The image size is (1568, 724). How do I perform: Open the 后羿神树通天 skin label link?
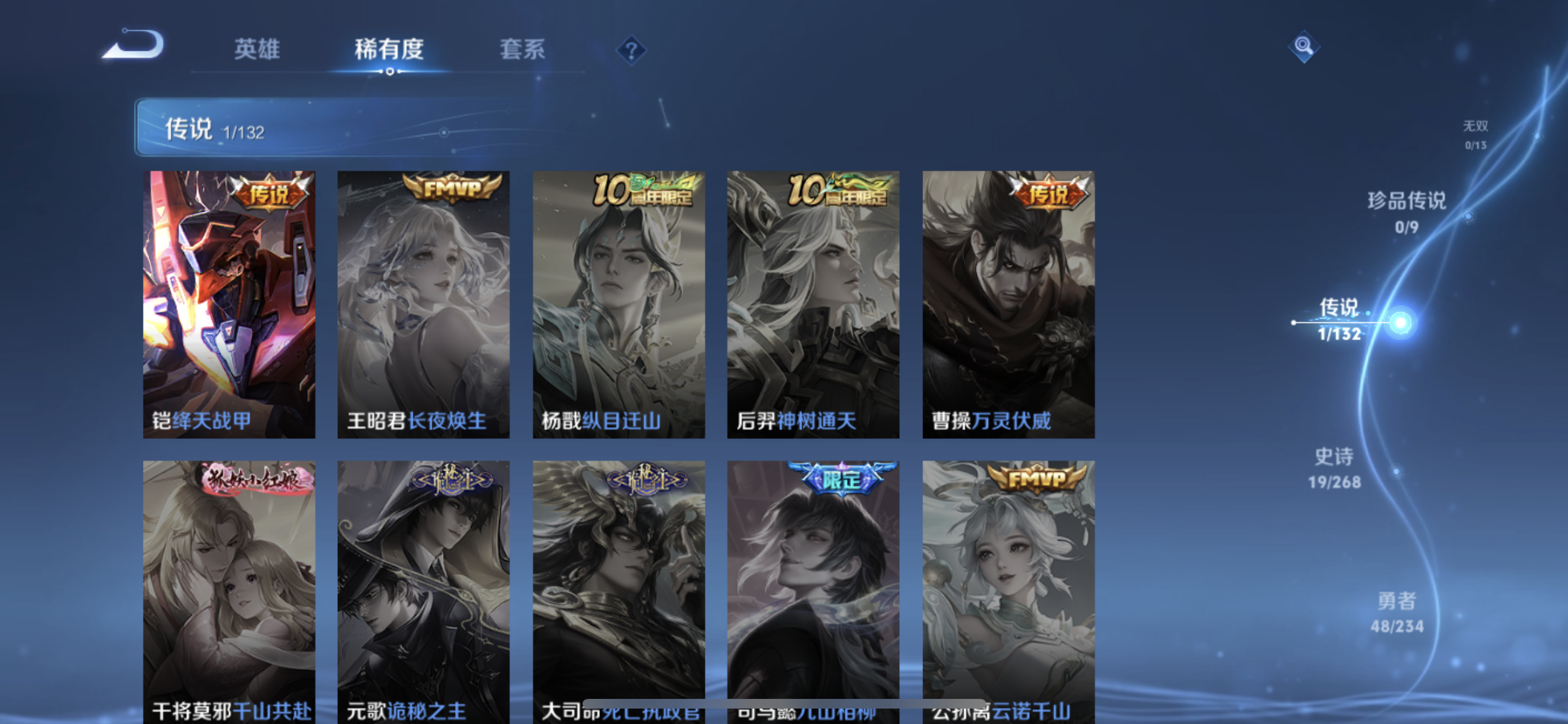point(798,420)
